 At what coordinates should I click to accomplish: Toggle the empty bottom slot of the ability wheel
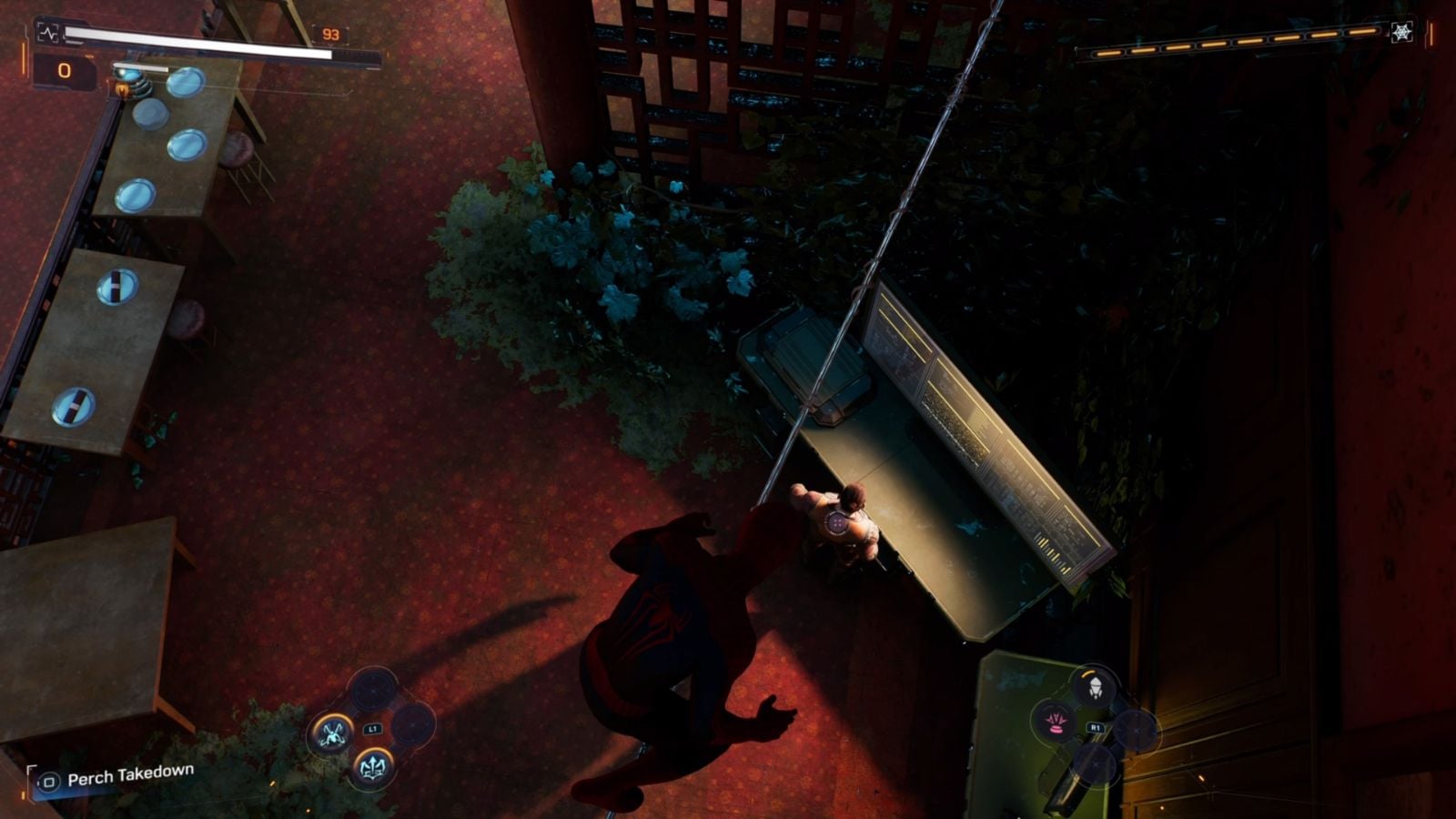[1095, 764]
